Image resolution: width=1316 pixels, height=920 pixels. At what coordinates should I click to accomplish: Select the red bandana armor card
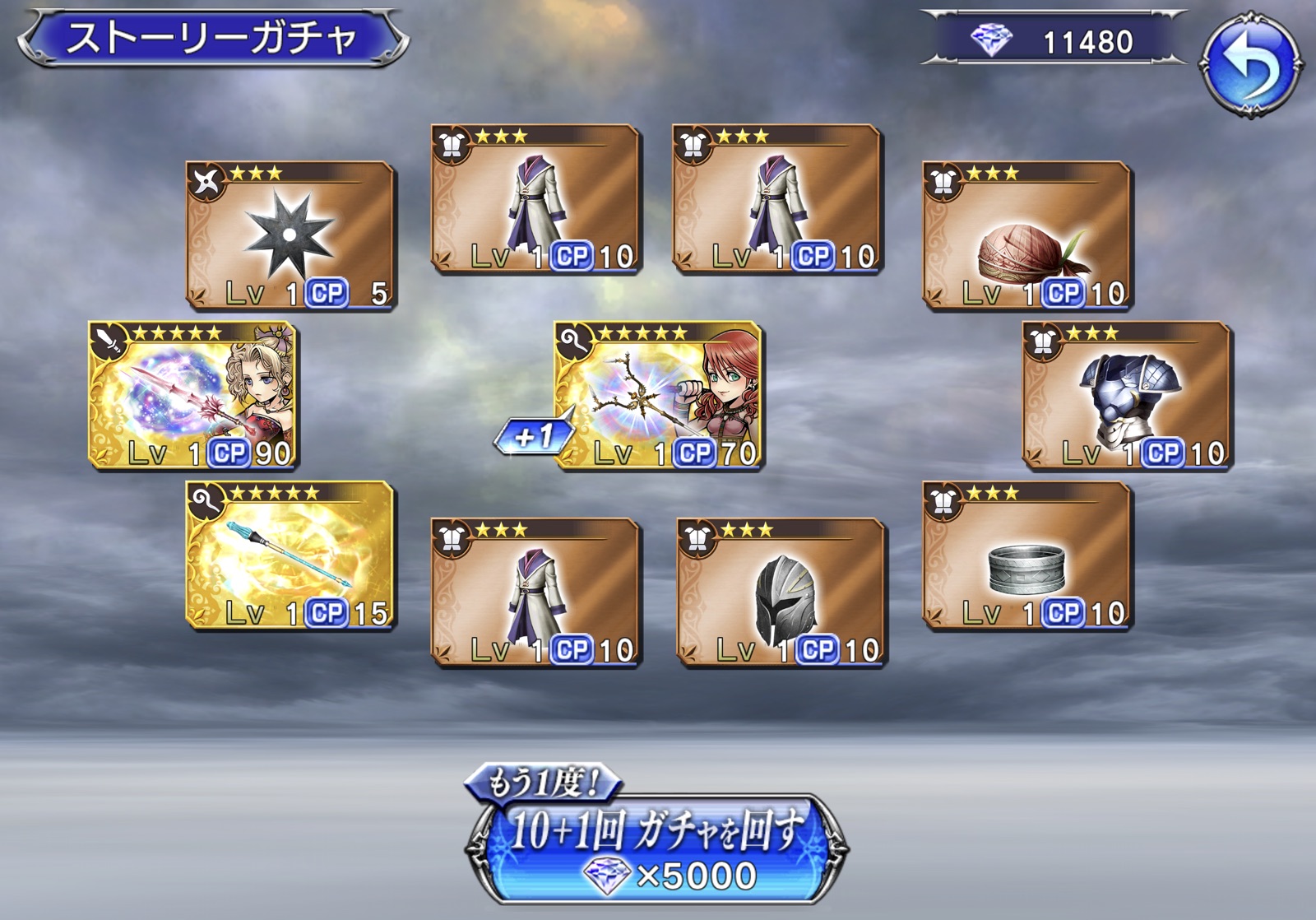pos(1027,235)
